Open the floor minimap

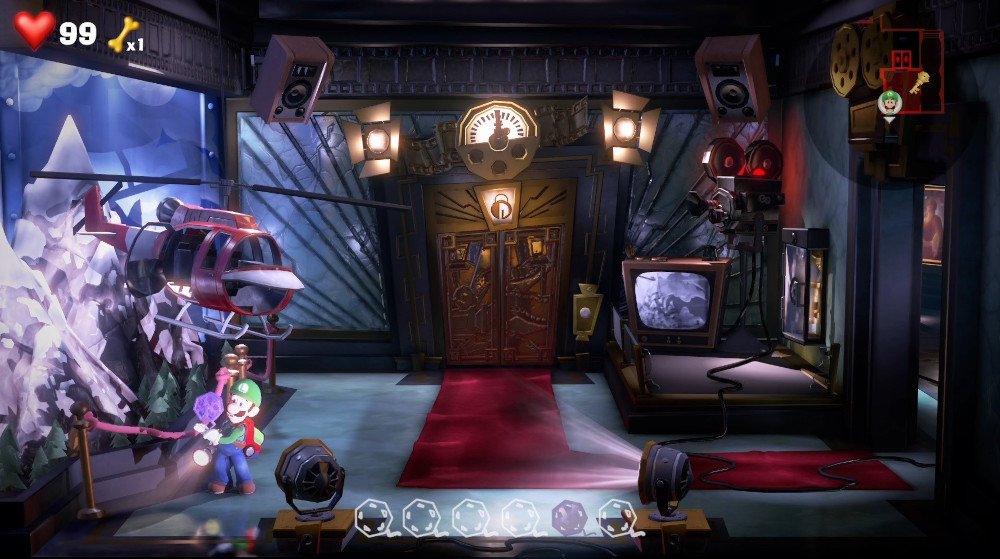908,72
